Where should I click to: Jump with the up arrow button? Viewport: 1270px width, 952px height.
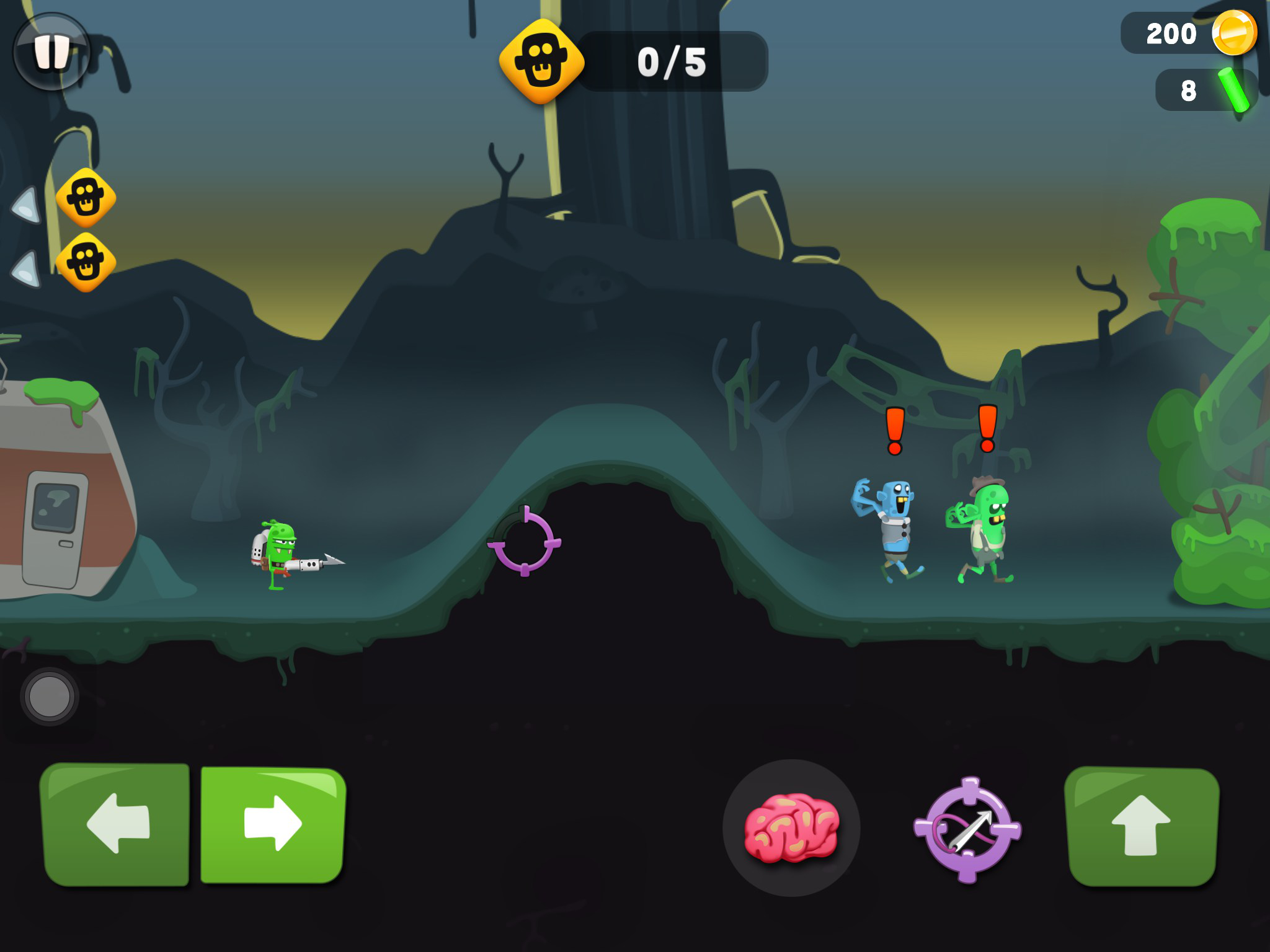pyautogui.click(x=1142, y=826)
